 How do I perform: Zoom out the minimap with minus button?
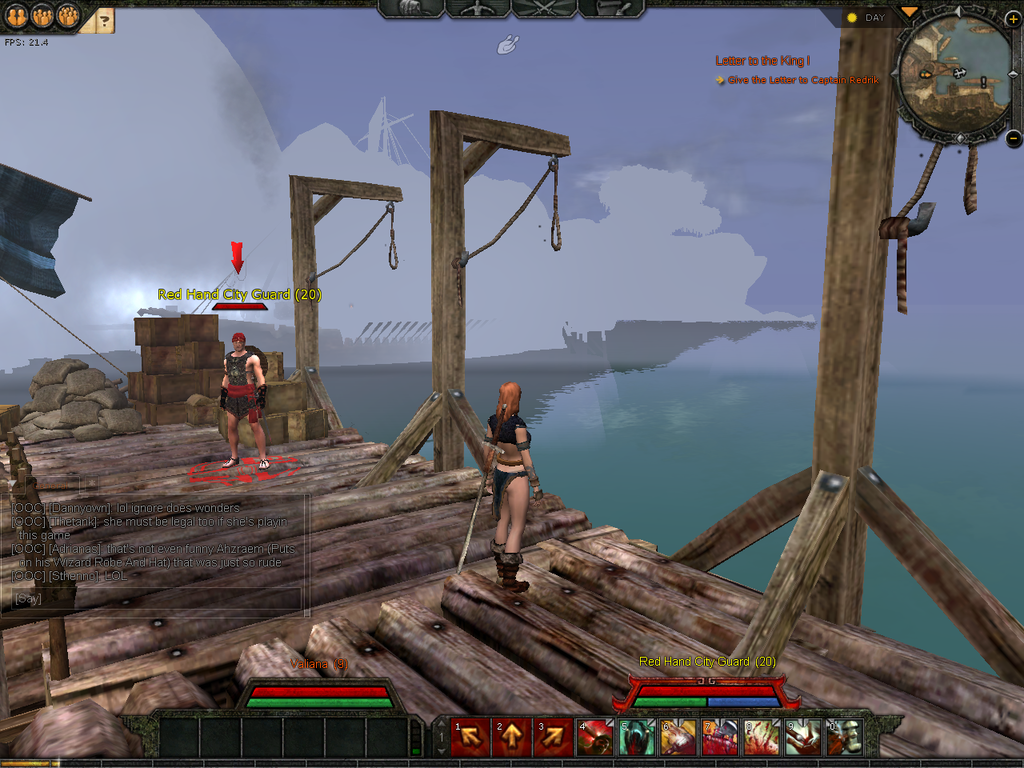click(x=1012, y=139)
